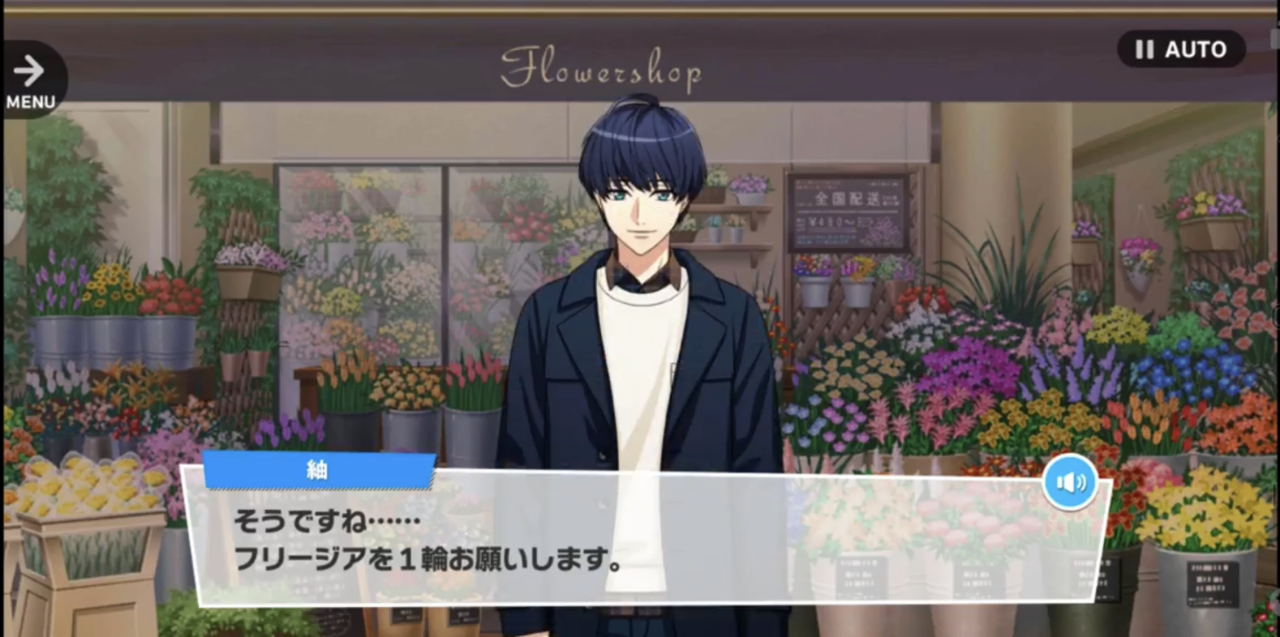Toggle the AUTO playback button

click(1181, 49)
